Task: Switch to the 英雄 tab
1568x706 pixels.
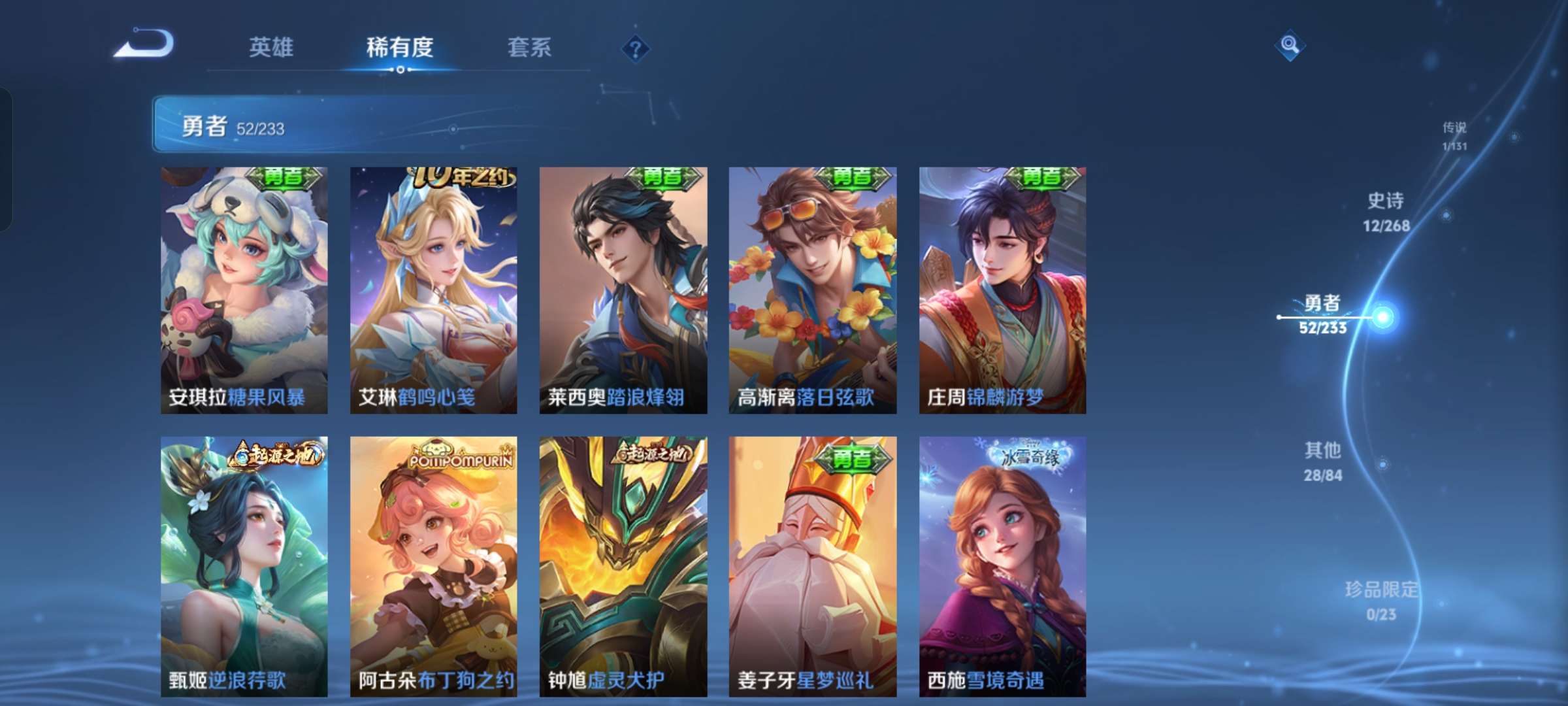Action: pos(272,48)
